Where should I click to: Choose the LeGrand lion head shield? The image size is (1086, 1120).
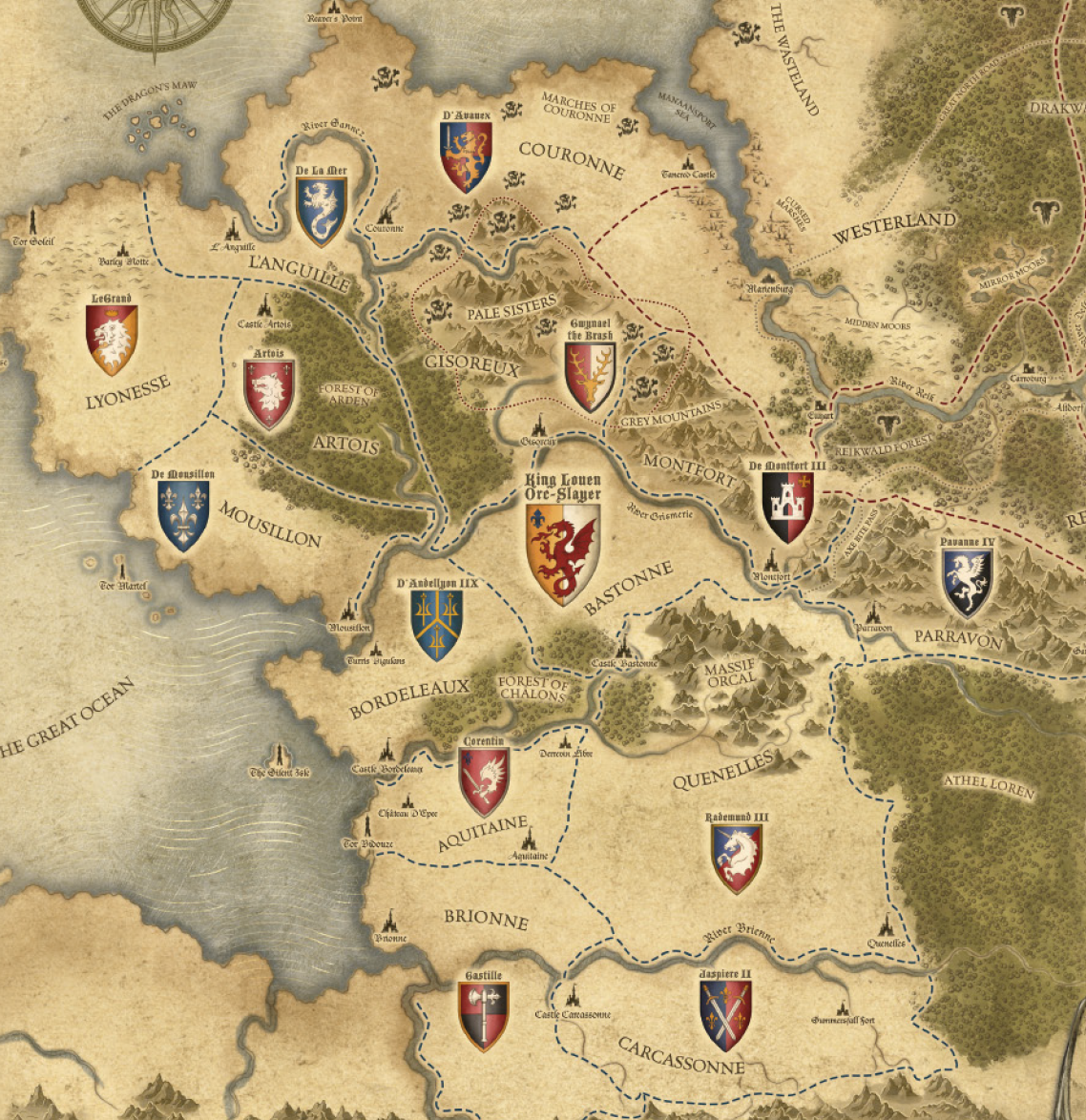tap(112, 340)
